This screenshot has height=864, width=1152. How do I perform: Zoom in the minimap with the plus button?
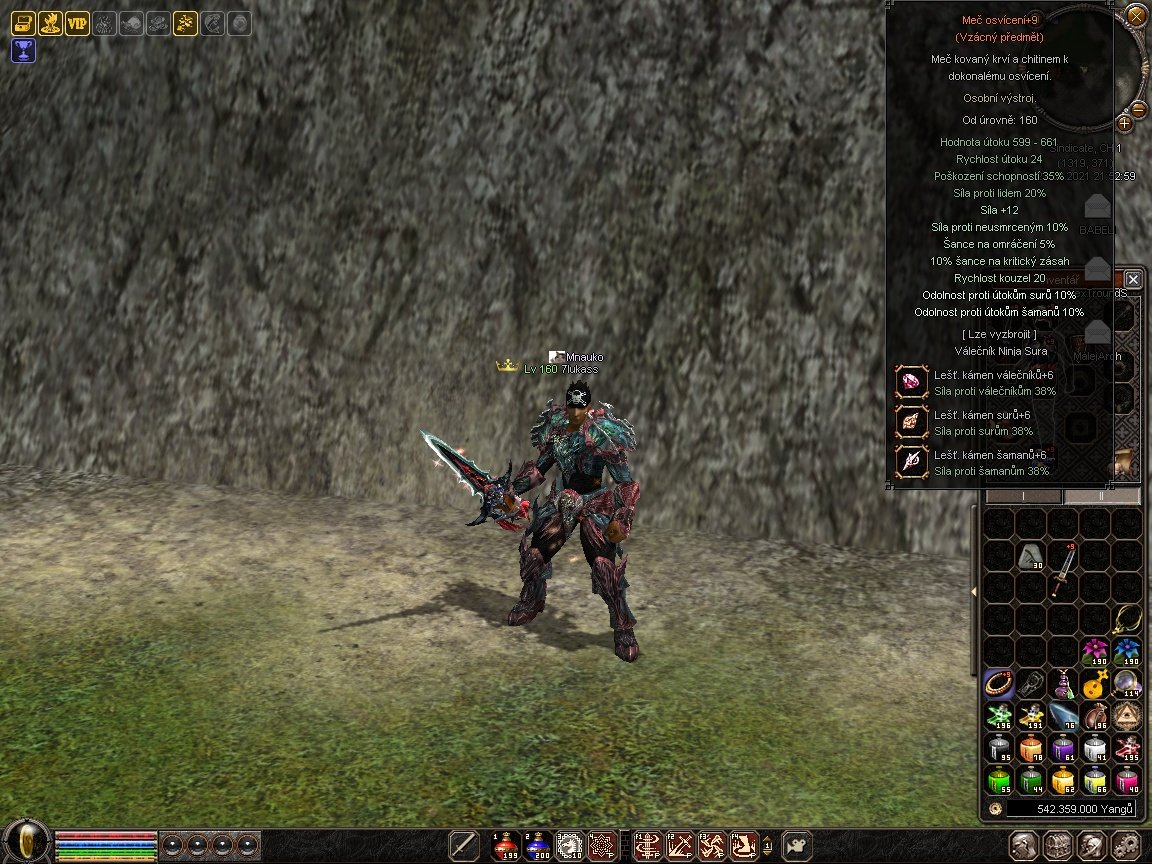click(1124, 123)
